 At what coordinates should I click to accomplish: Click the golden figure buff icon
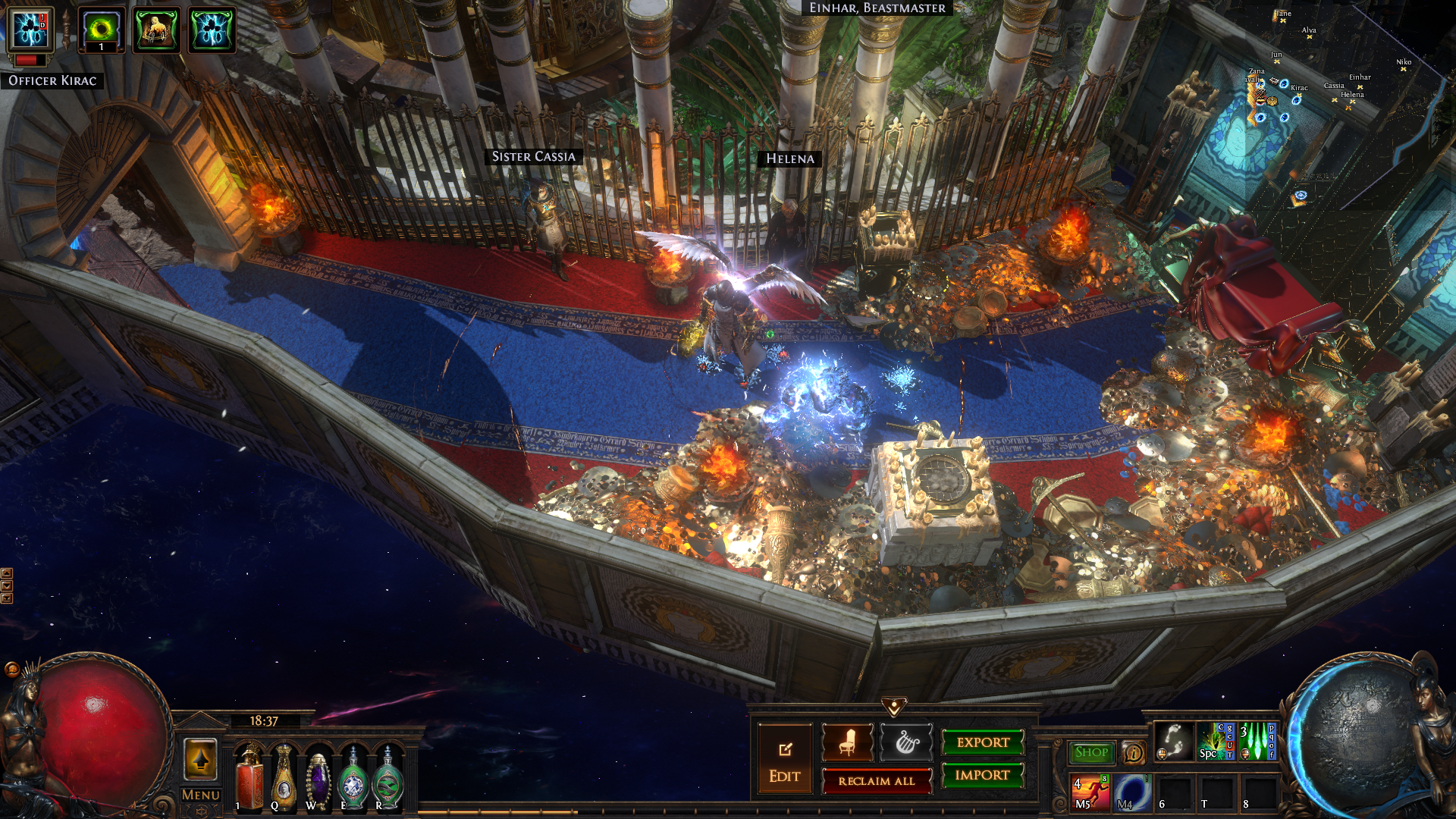click(156, 30)
